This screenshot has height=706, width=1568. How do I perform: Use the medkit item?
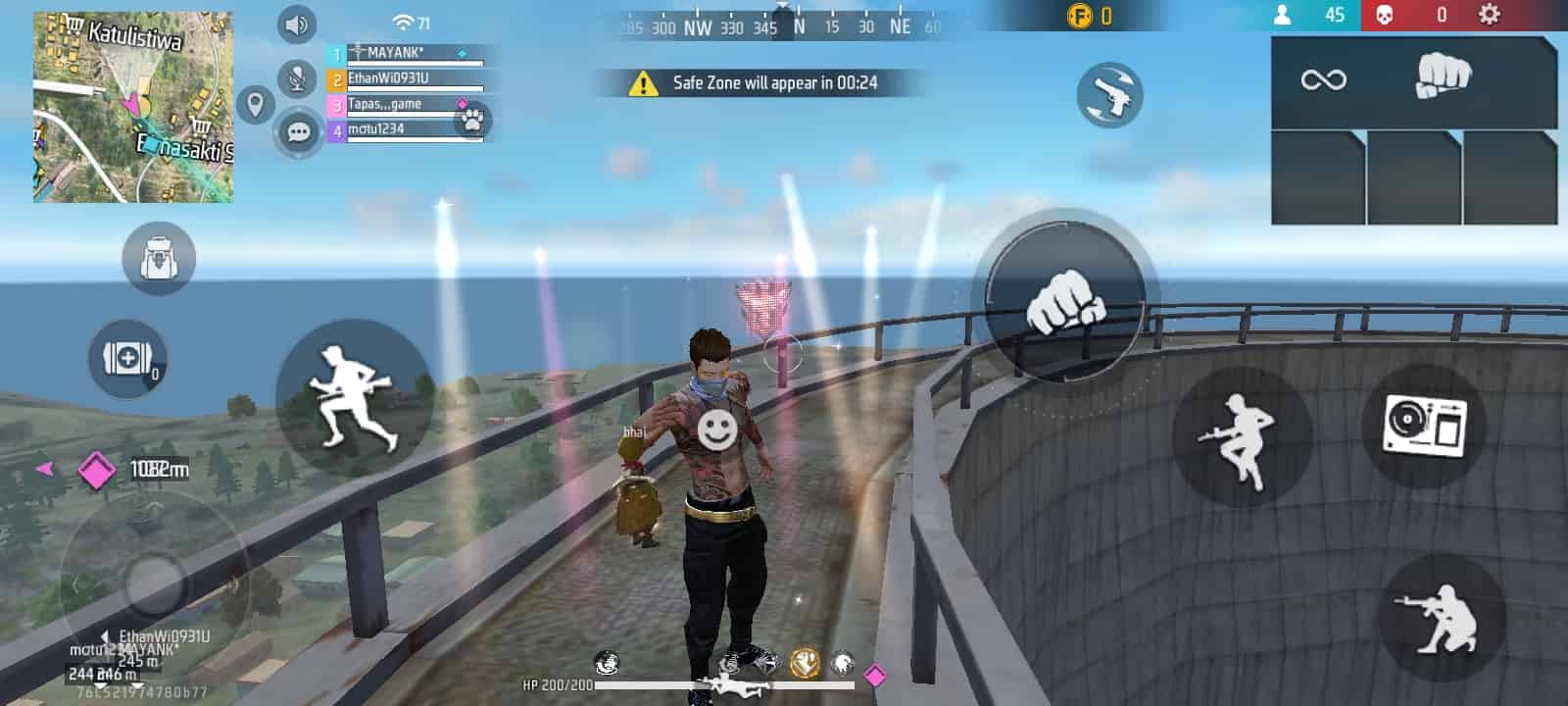(x=128, y=359)
